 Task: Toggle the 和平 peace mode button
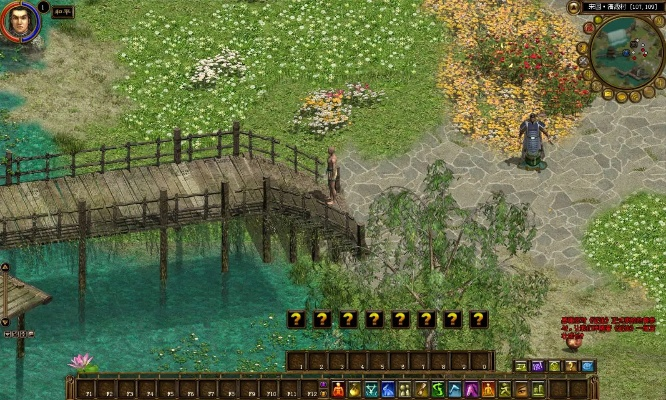[x=62, y=13]
